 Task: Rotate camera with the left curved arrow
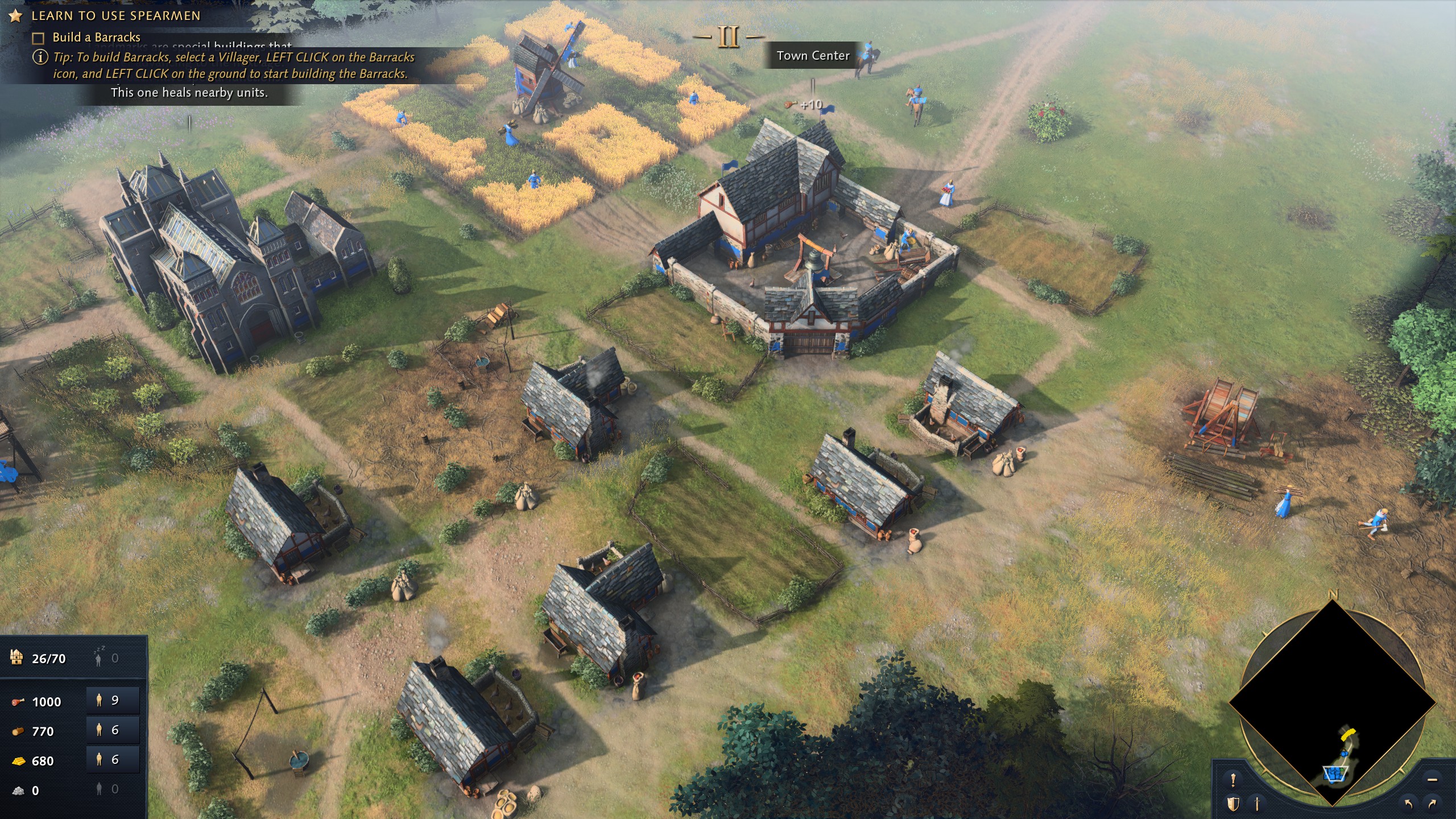click(x=1408, y=804)
